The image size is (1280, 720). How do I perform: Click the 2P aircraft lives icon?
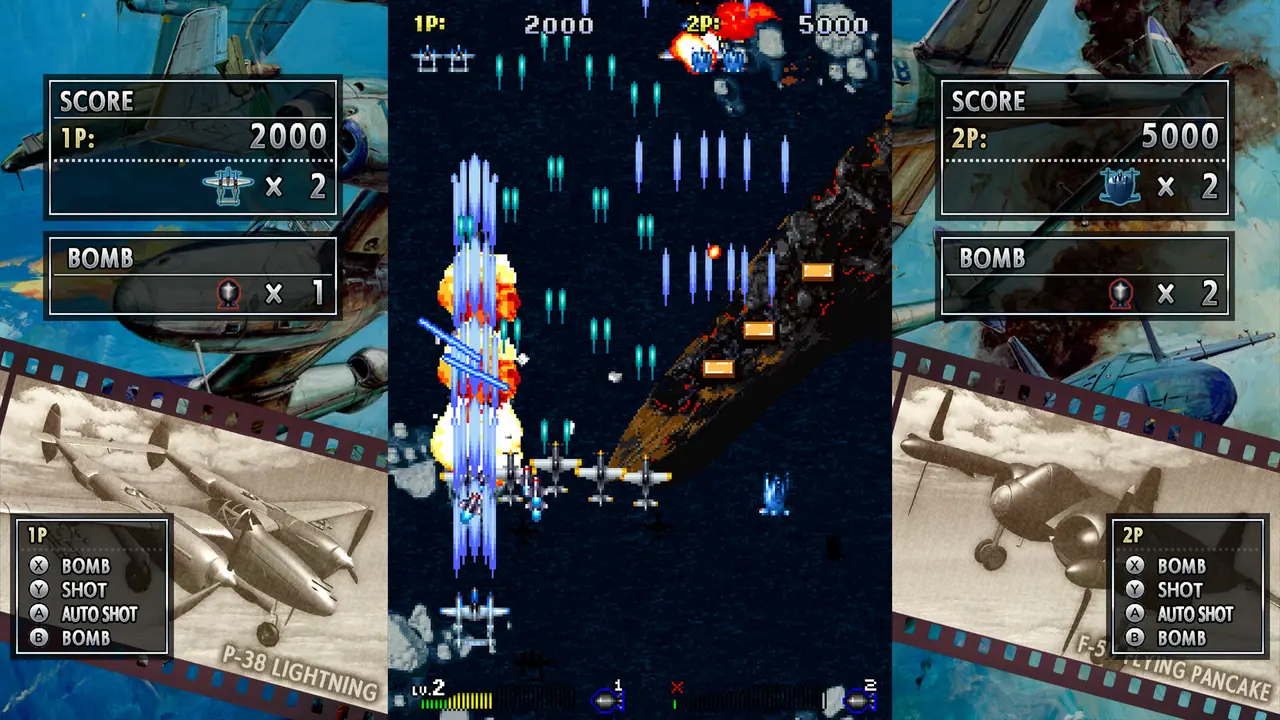pos(1119,186)
